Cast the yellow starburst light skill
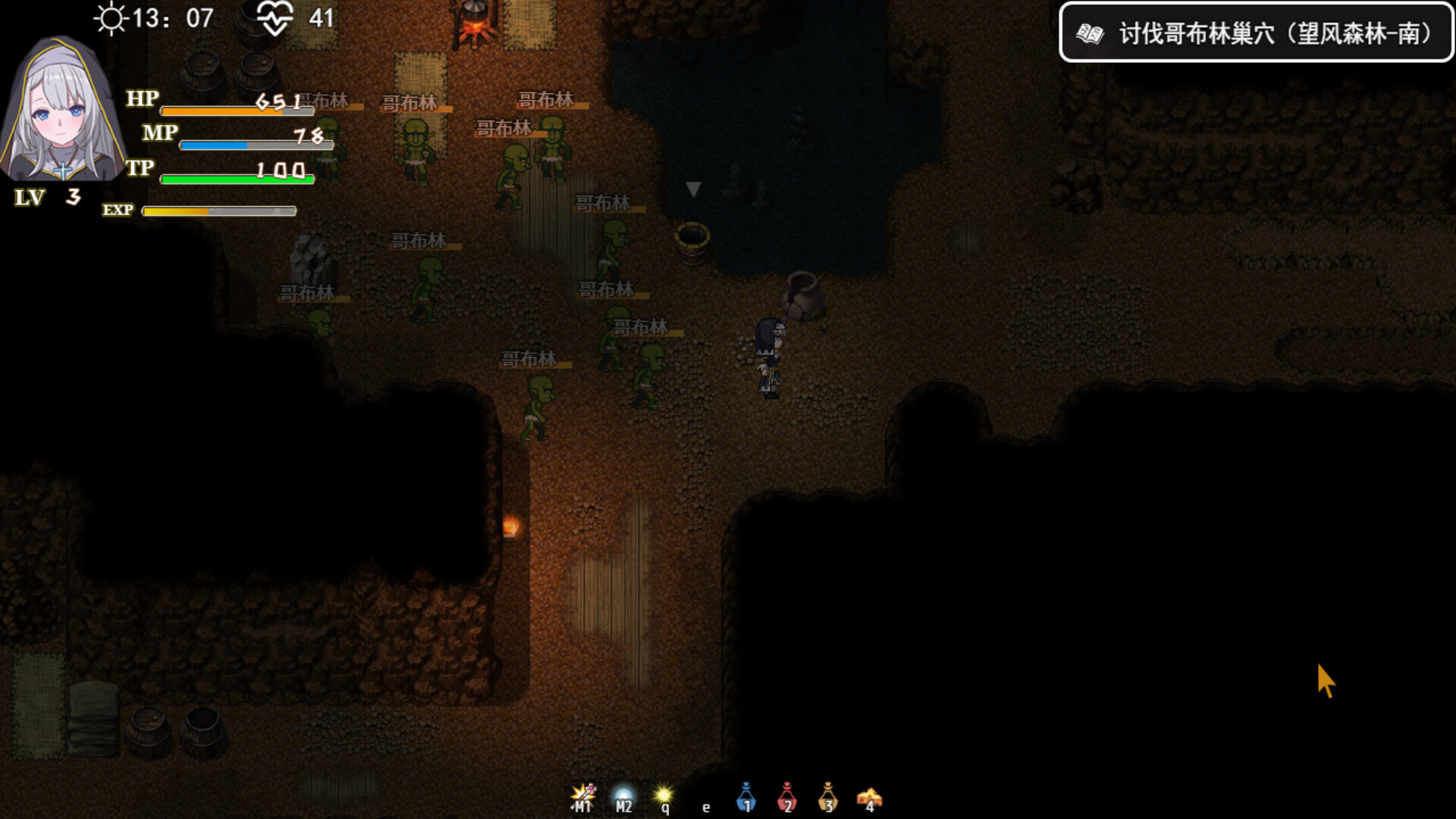 pos(664,796)
